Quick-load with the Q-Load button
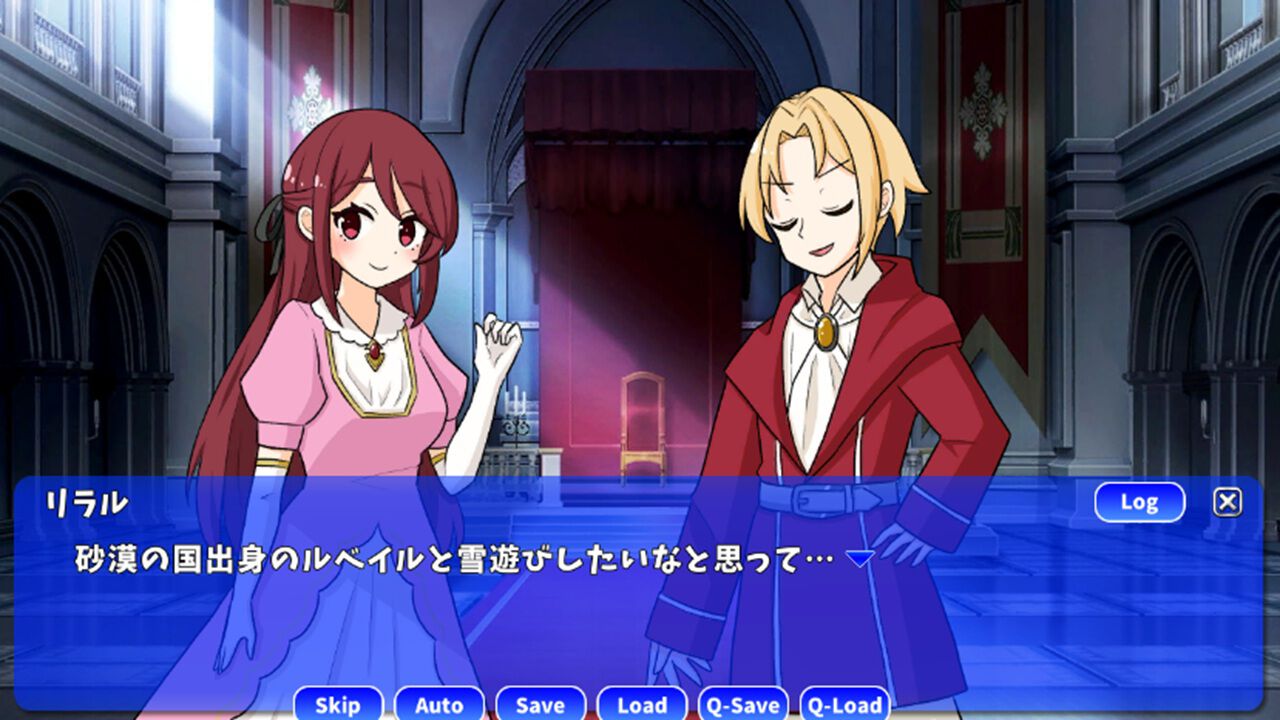 pos(849,705)
